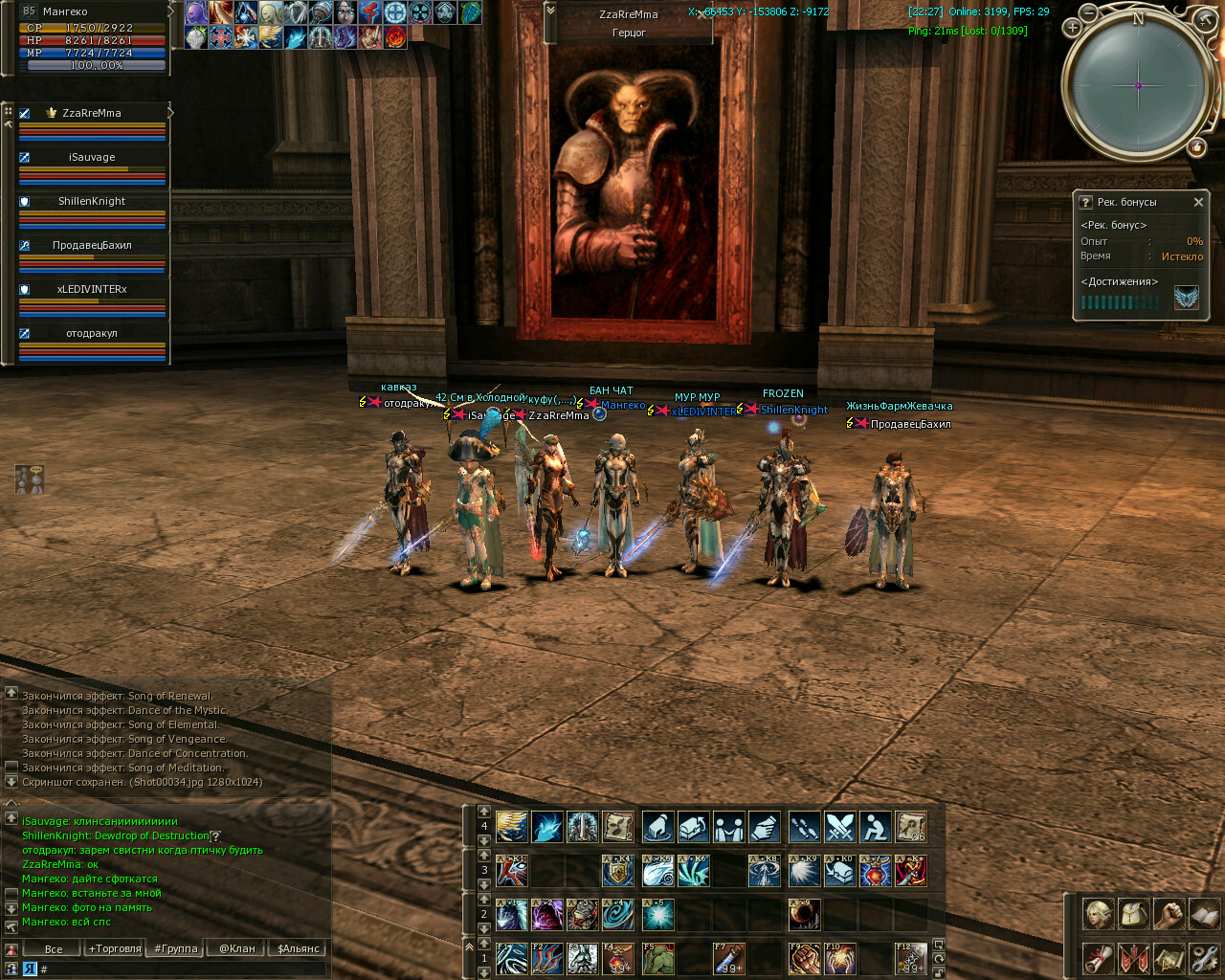Switch chat to the +Торговля tab
This screenshot has width=1225, height=980.
115,948
